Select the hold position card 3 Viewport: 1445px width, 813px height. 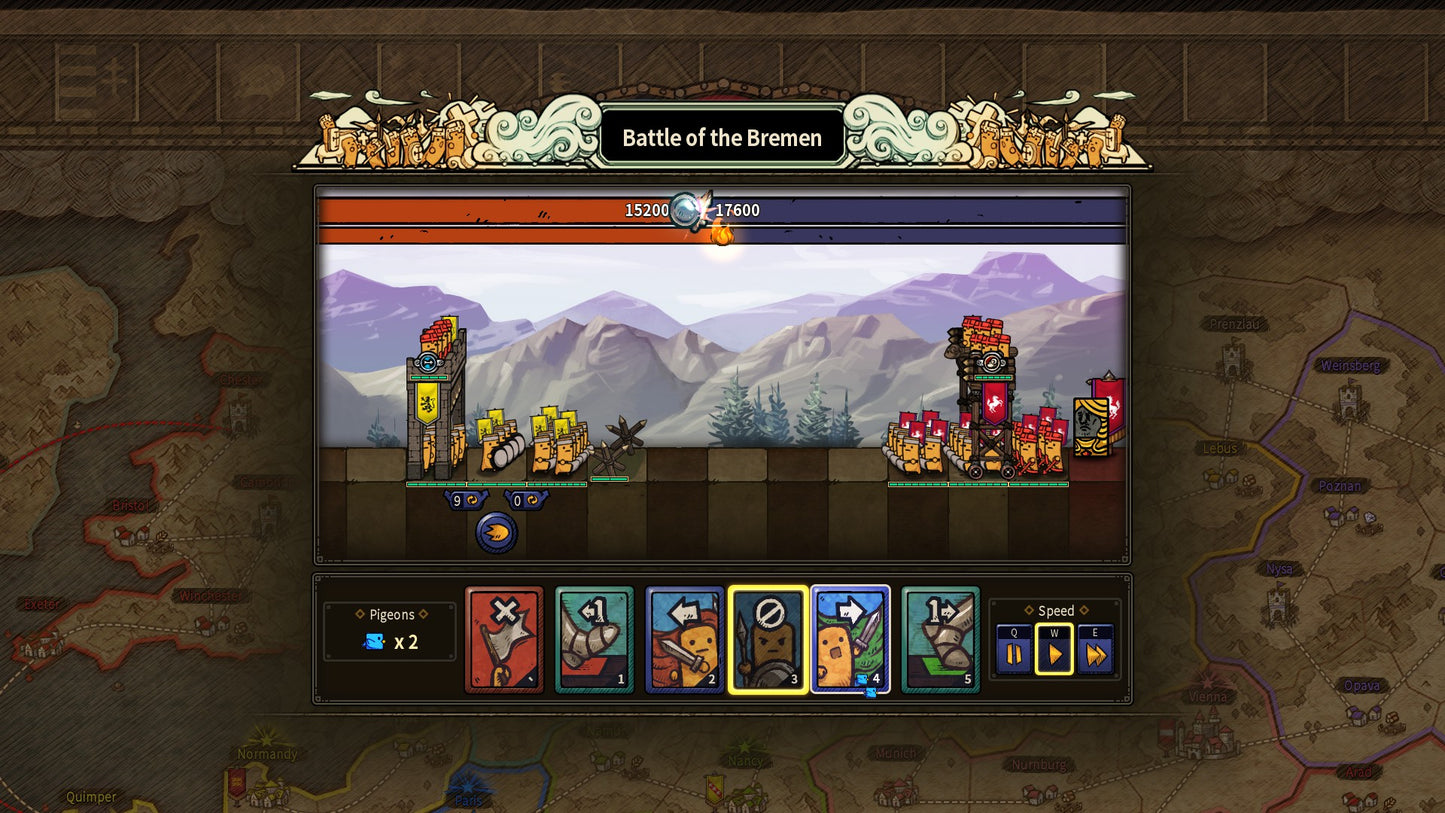click(x=767, y=639)
